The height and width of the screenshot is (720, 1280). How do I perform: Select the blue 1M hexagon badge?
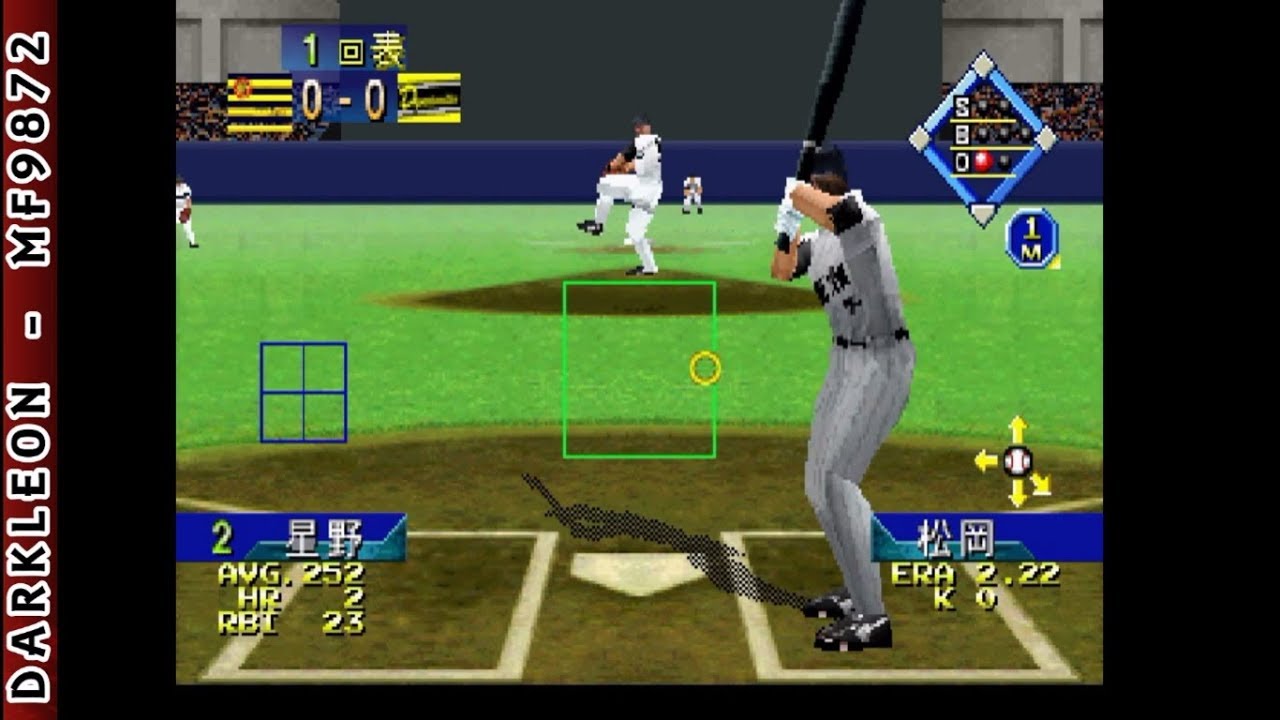coord(1031,238)
